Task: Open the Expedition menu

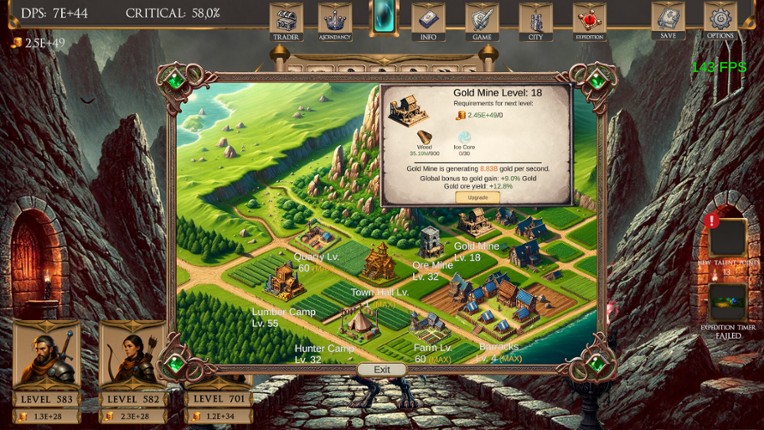Action: click(589, 20)
